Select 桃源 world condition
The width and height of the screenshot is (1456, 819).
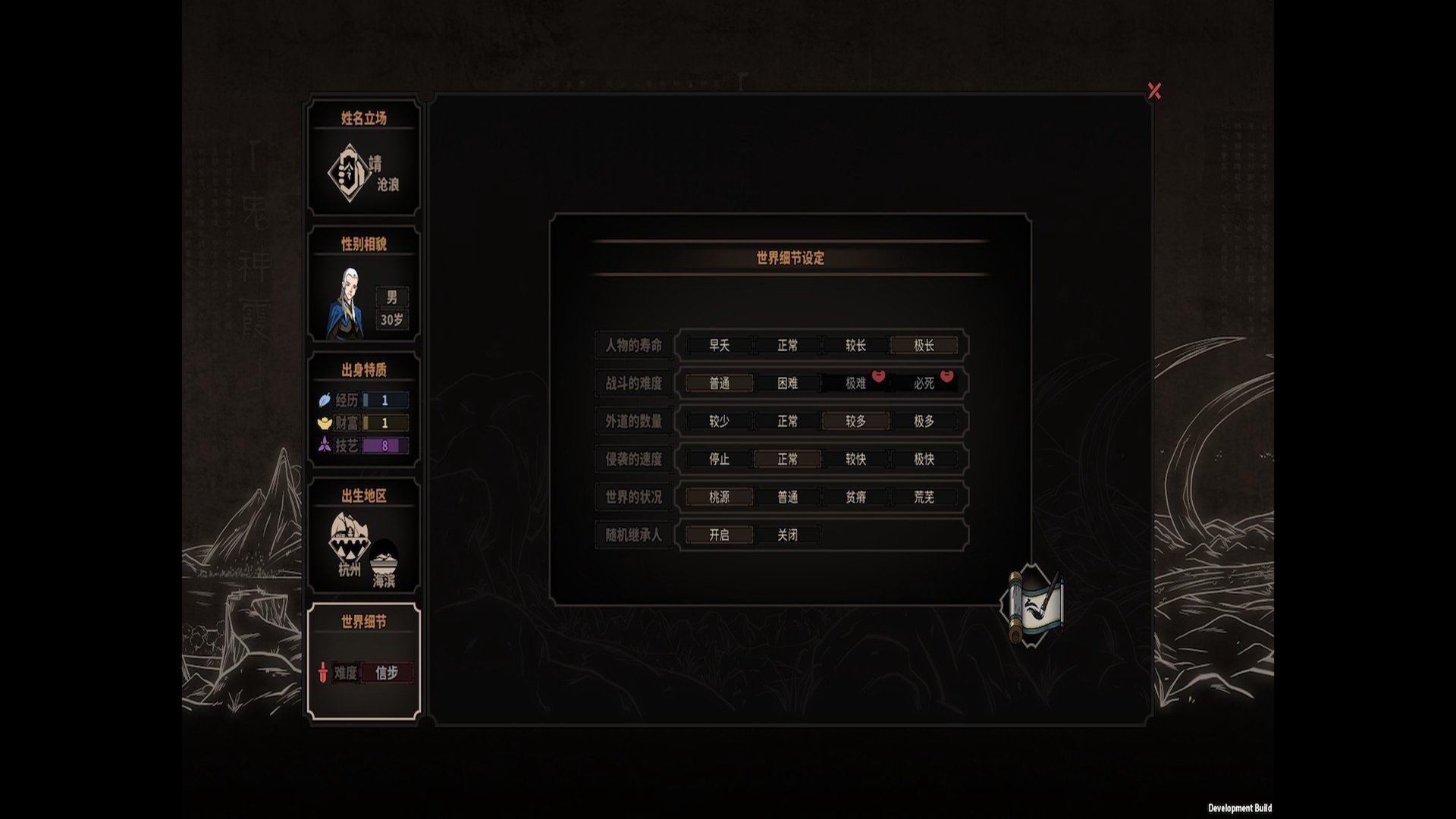719,497
